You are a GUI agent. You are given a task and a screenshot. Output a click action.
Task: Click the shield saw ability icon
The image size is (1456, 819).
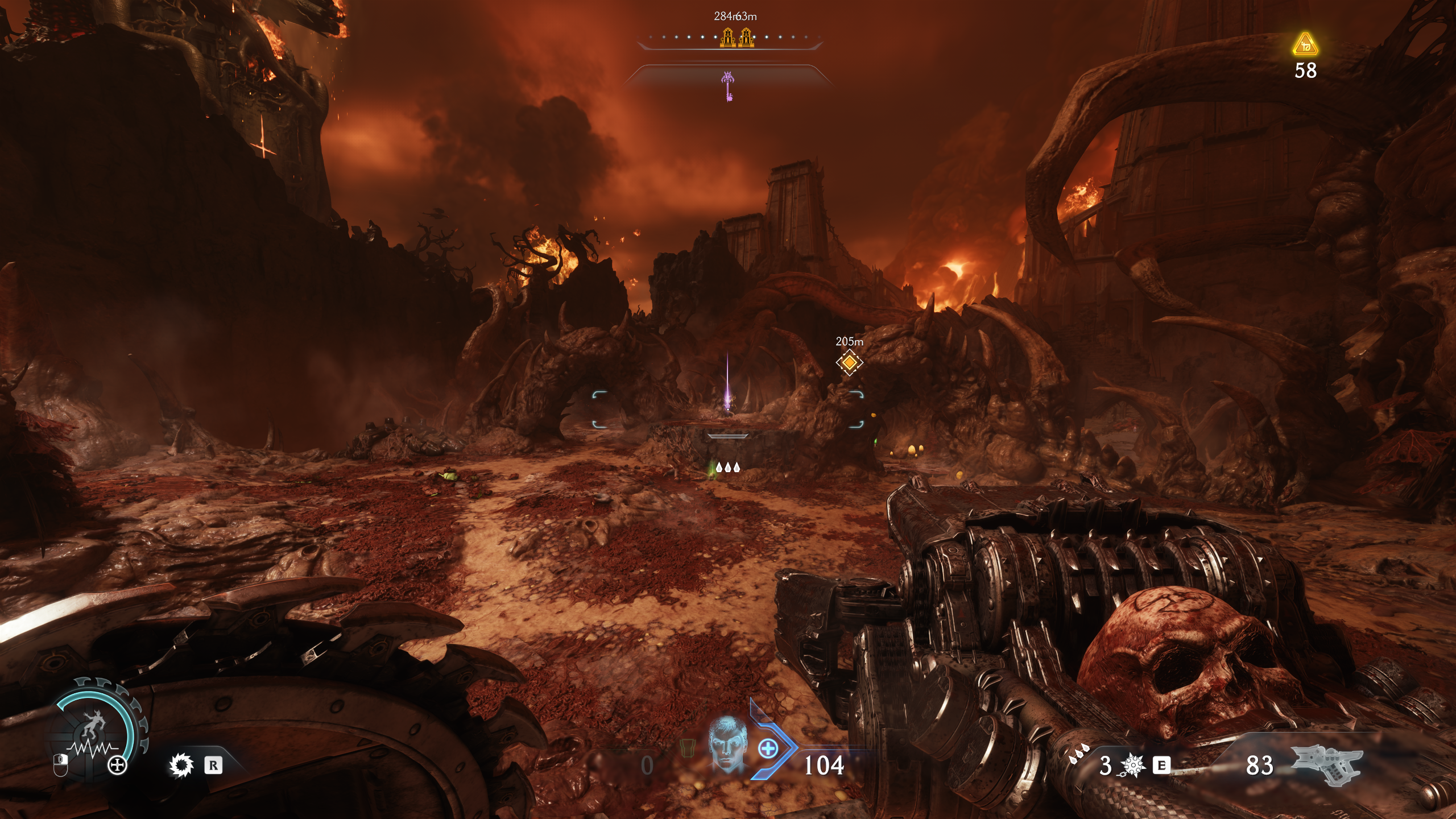[181, 766]
